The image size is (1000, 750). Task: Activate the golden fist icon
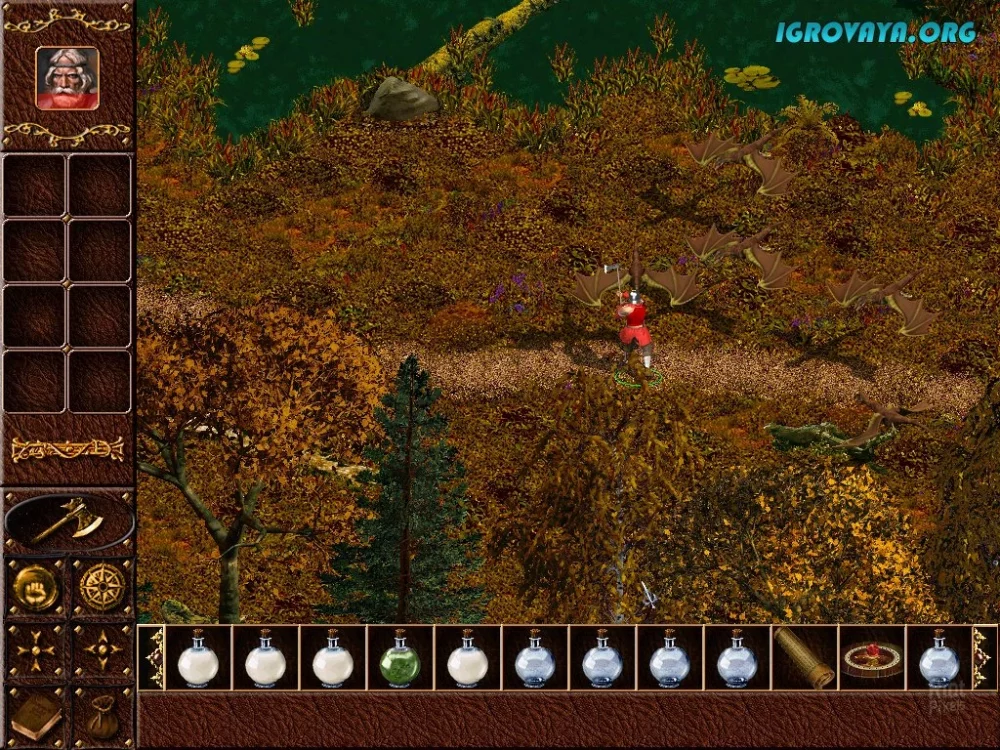click(x=36, y=586)
